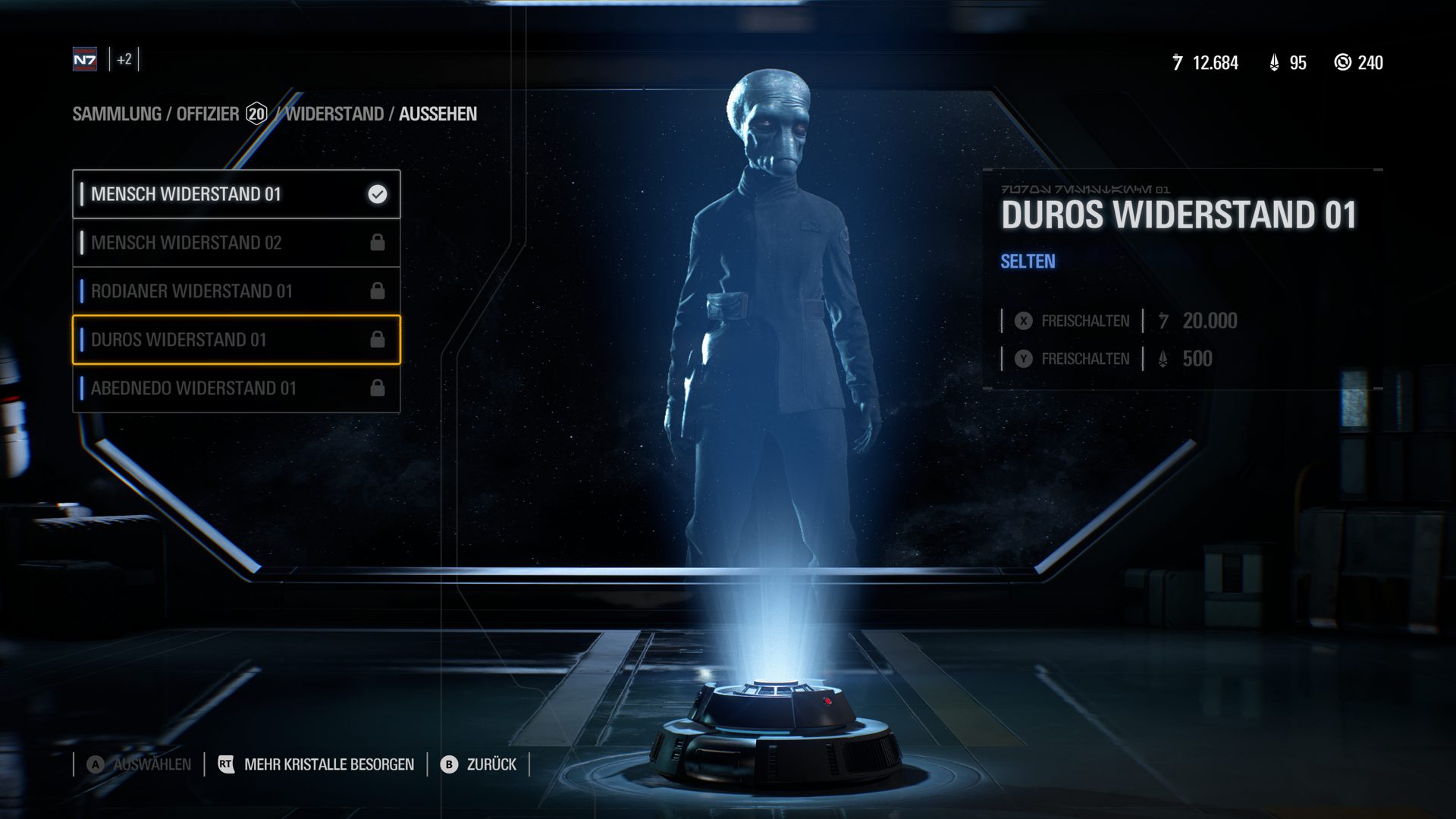Go back with the Zurück button

[479, 764]
